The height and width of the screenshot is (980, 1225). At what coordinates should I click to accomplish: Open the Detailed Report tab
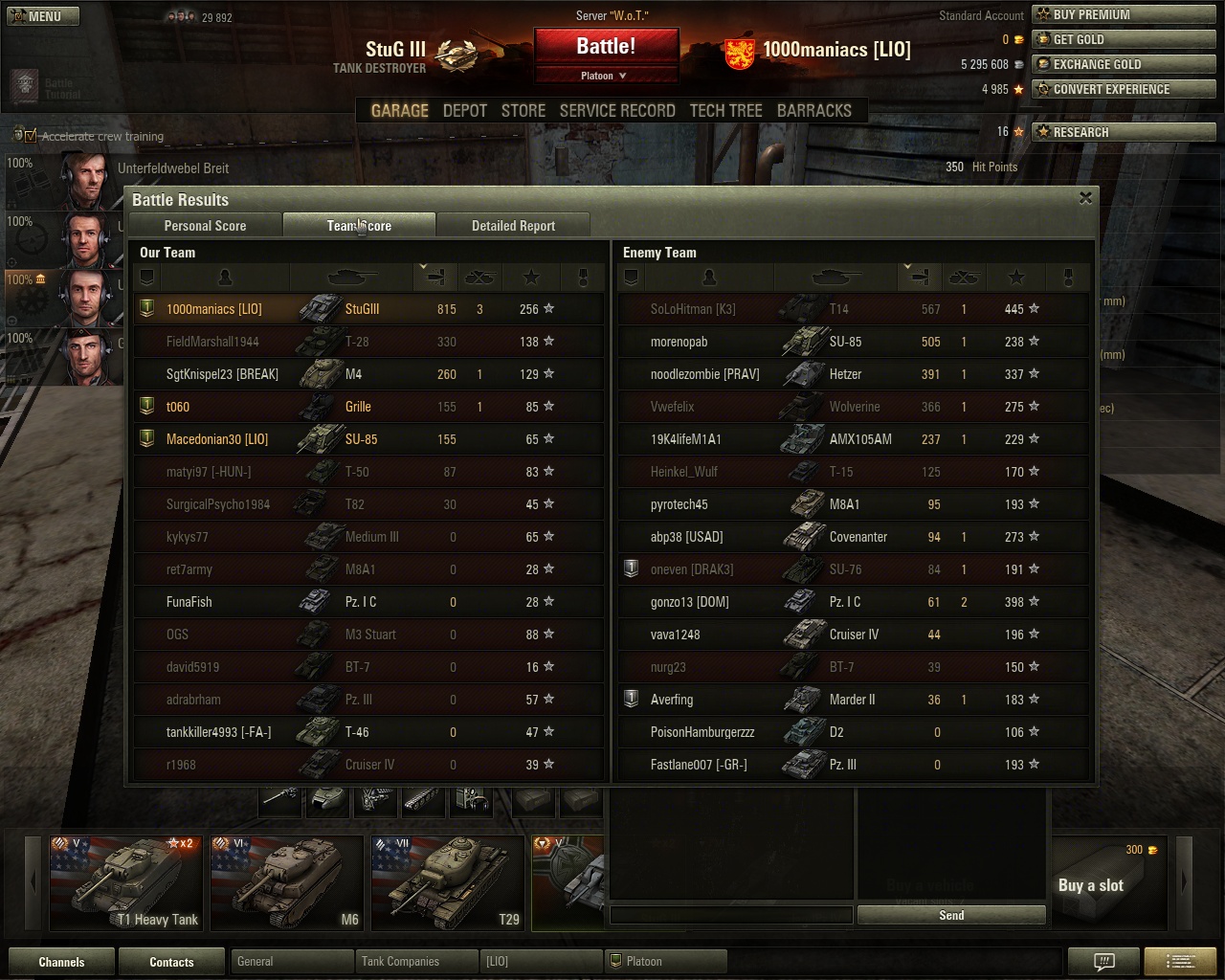pos(513,226)
